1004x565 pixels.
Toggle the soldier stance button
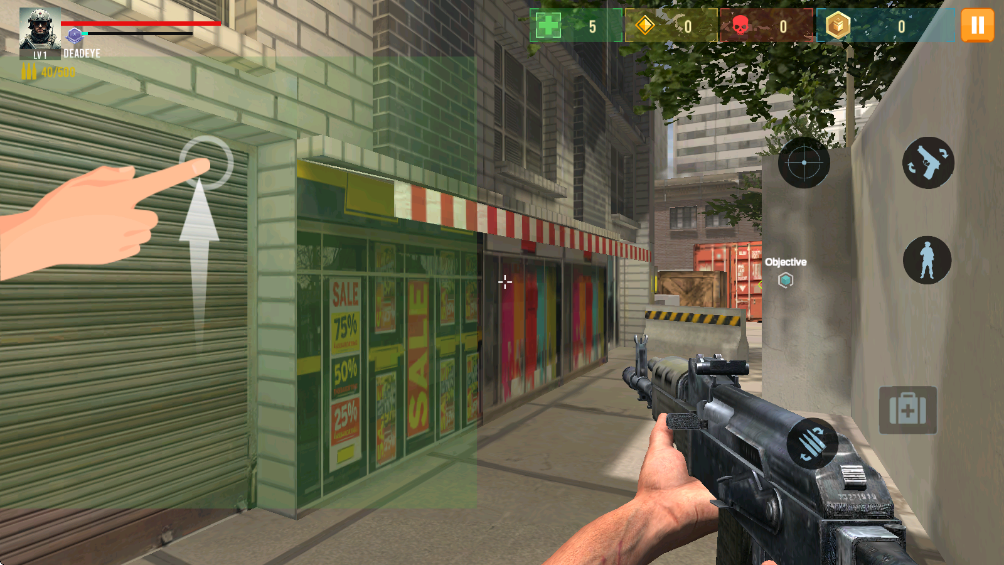[x=927, y=260]
